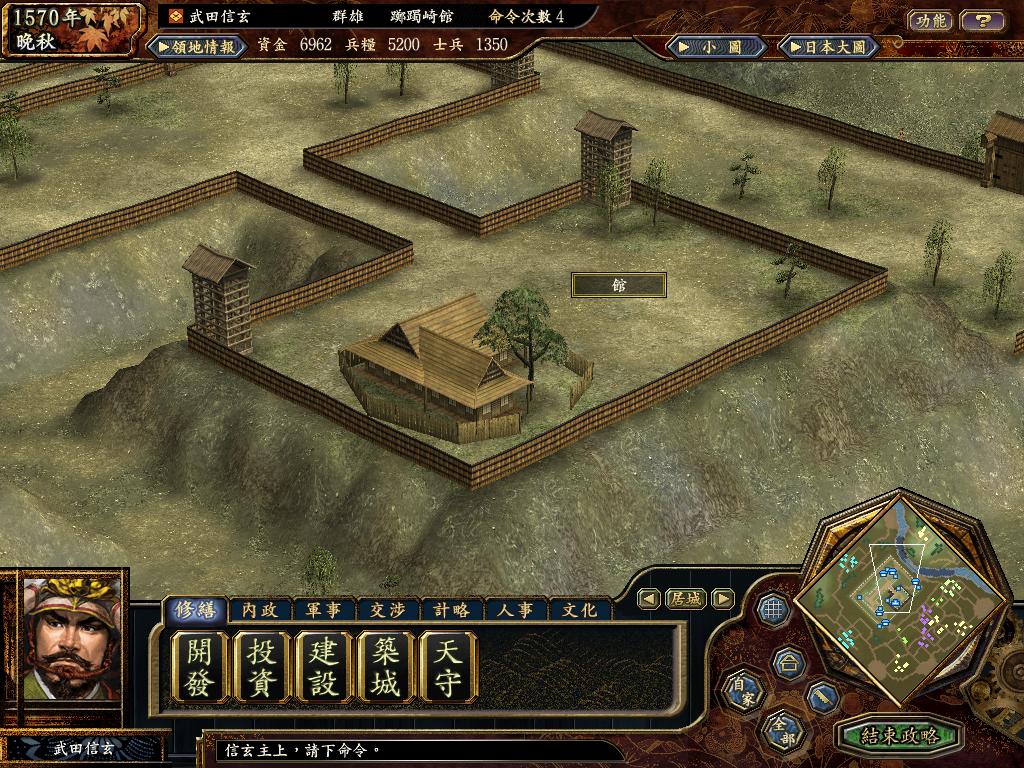The image size is (1024, 768).
Task: Open the 日本大圖 Japan overview map
Action: coord(828,46)
